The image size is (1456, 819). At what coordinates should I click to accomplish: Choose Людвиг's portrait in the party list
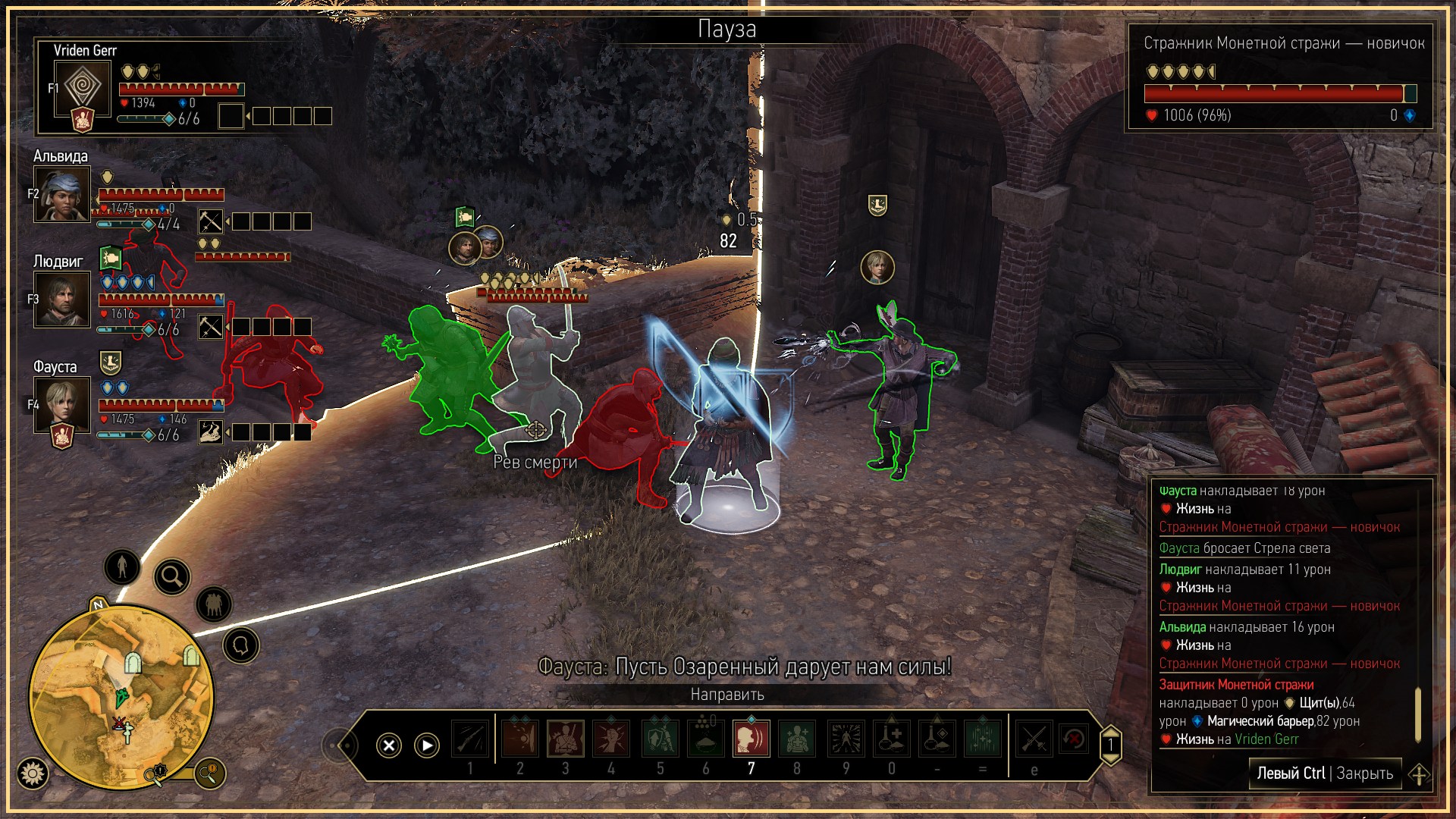62,300
